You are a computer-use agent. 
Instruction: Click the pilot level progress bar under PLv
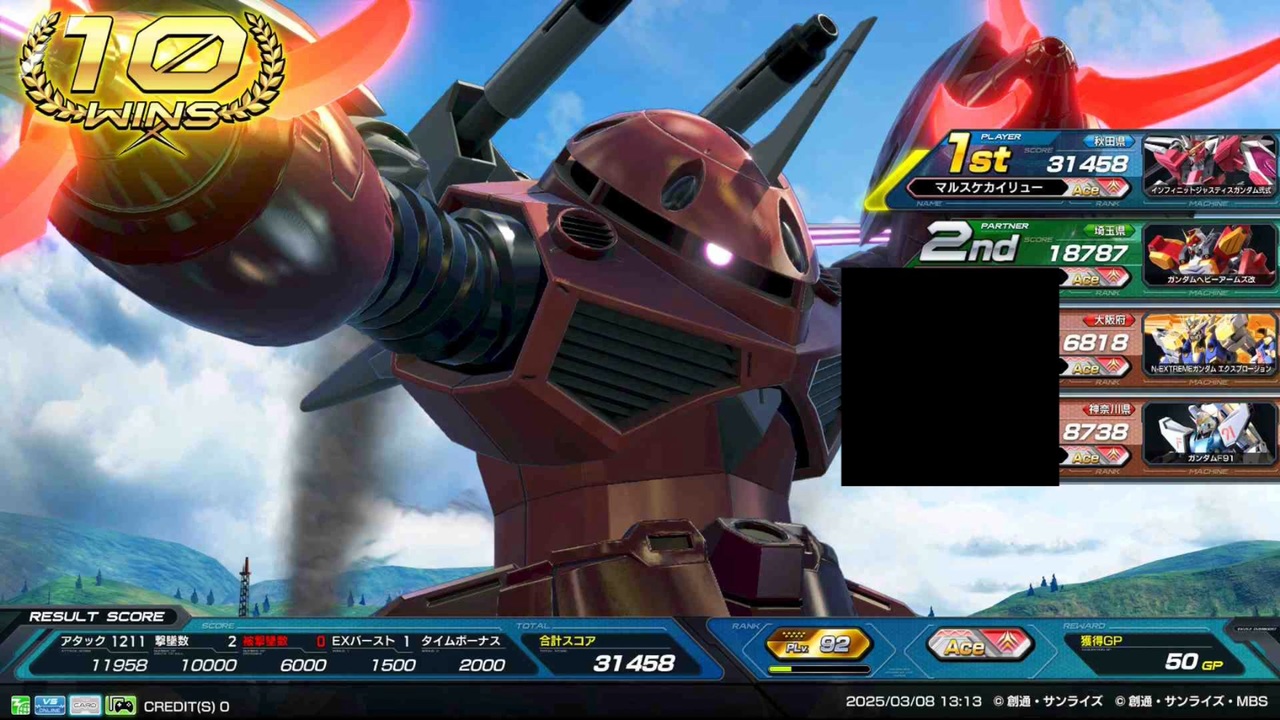pyautogui.click(x=818, y=668)
